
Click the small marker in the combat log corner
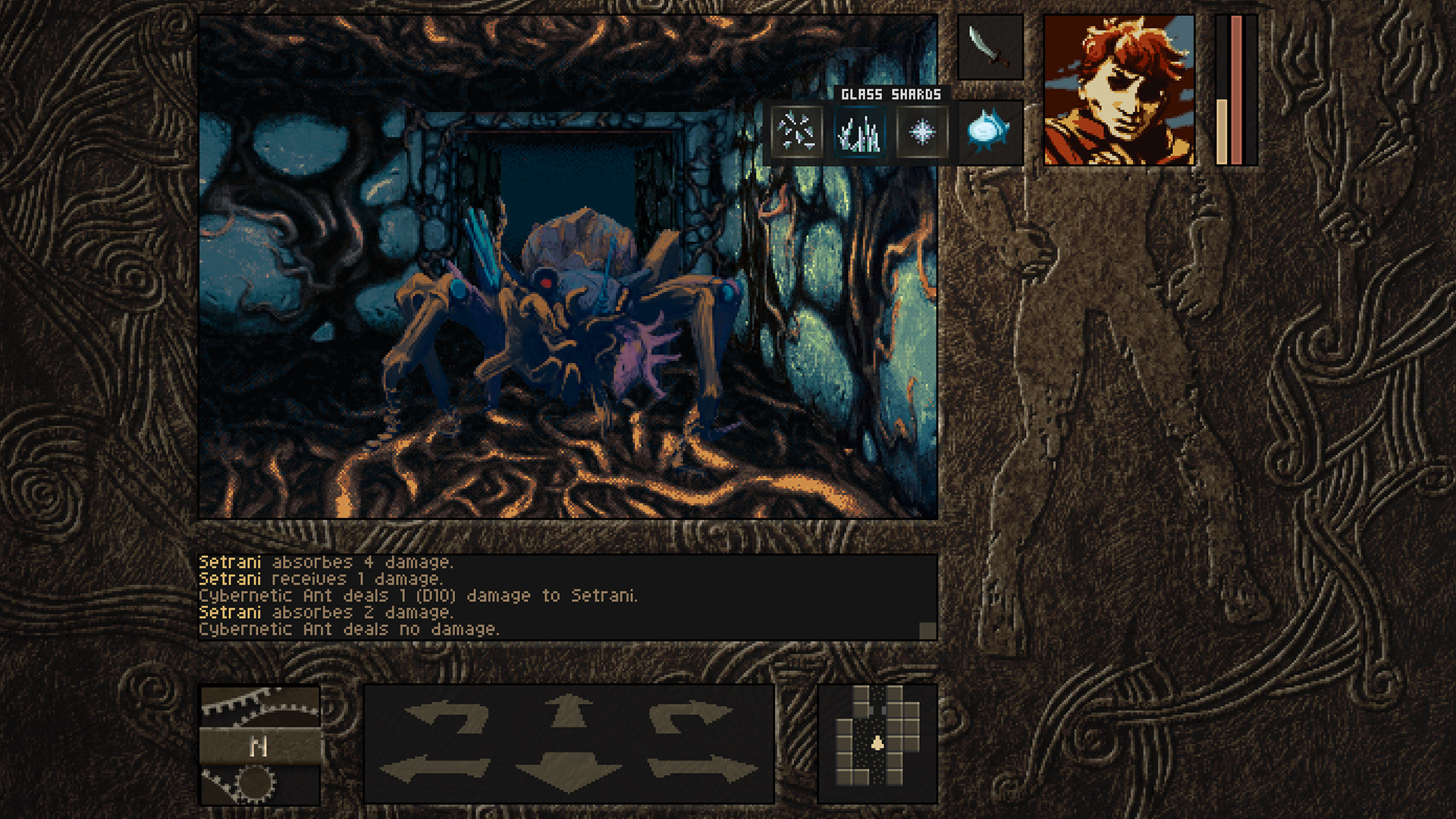pyautogui.click(x=927, y=628)
